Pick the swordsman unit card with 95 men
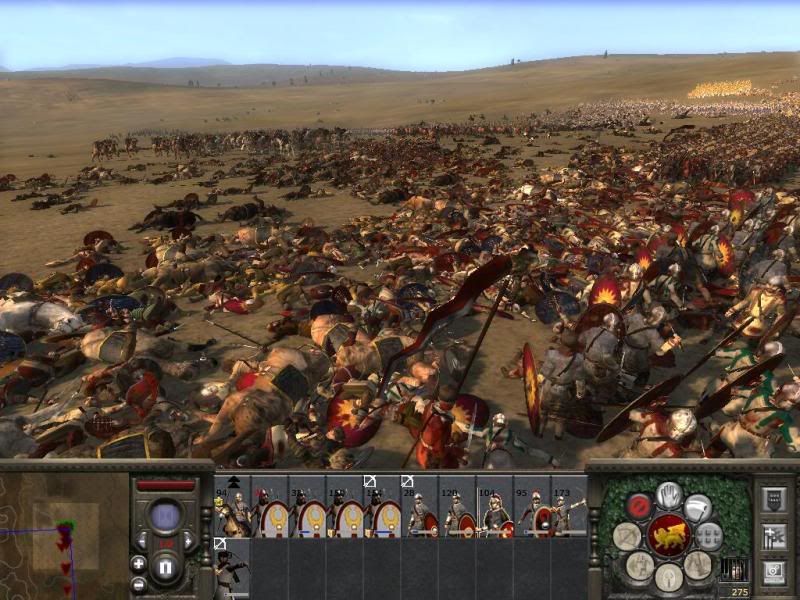The image size is (800, 600). coord(532,508)
